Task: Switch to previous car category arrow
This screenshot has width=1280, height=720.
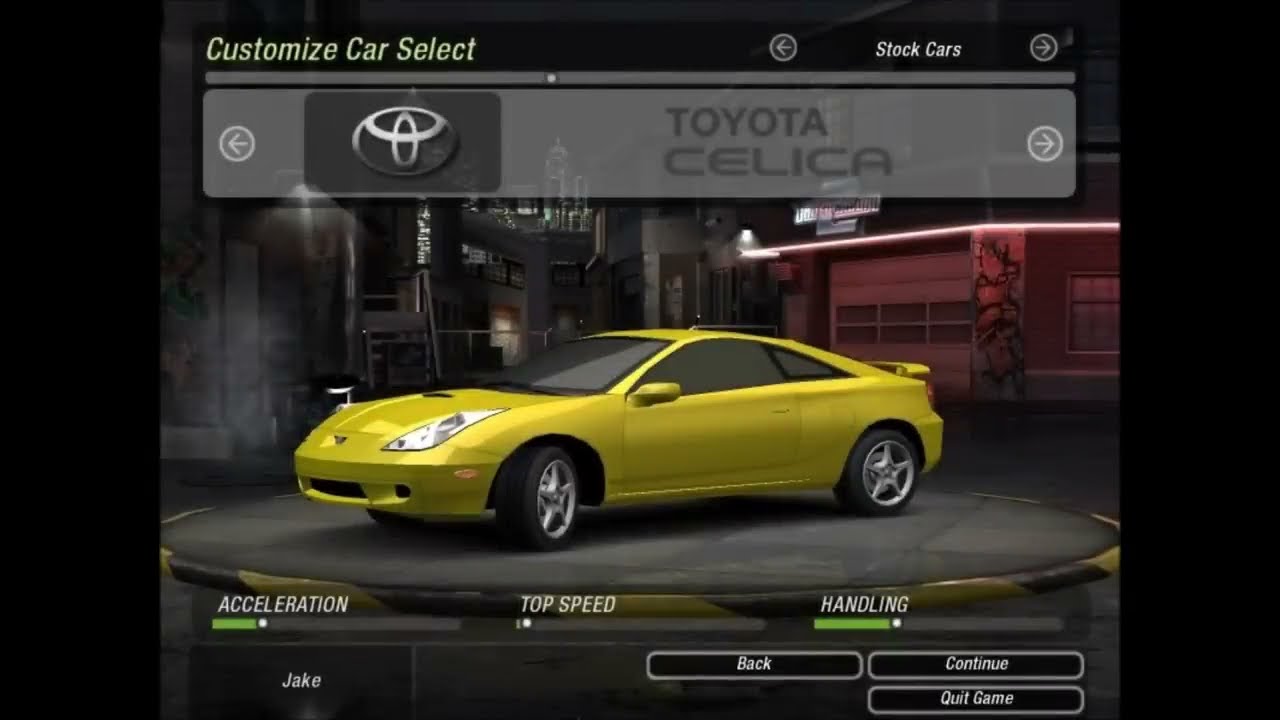Action: point(783,48)
